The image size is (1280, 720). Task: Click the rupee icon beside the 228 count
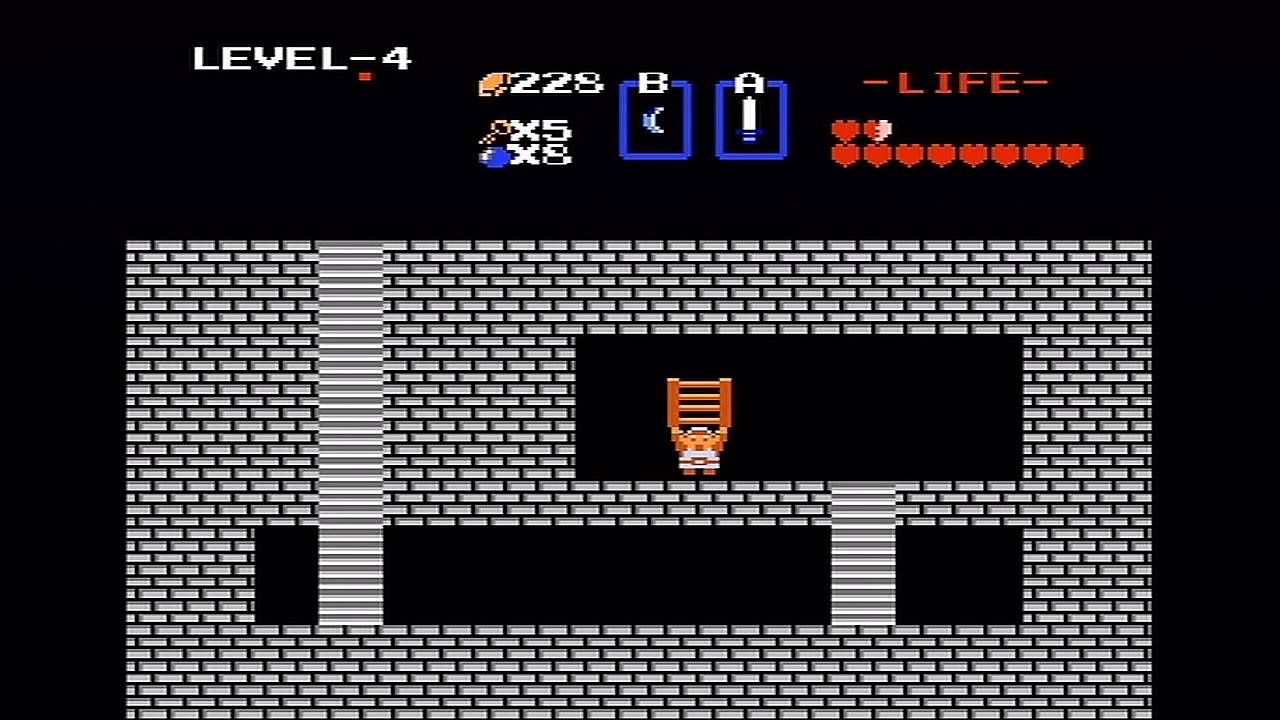496,85
